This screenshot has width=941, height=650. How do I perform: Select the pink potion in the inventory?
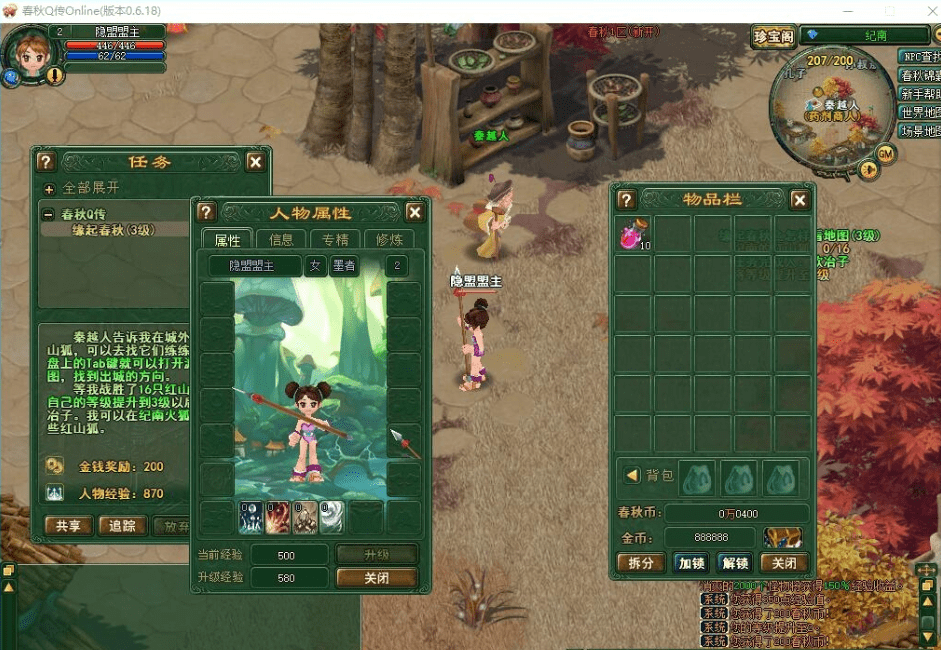pos(633,235)
